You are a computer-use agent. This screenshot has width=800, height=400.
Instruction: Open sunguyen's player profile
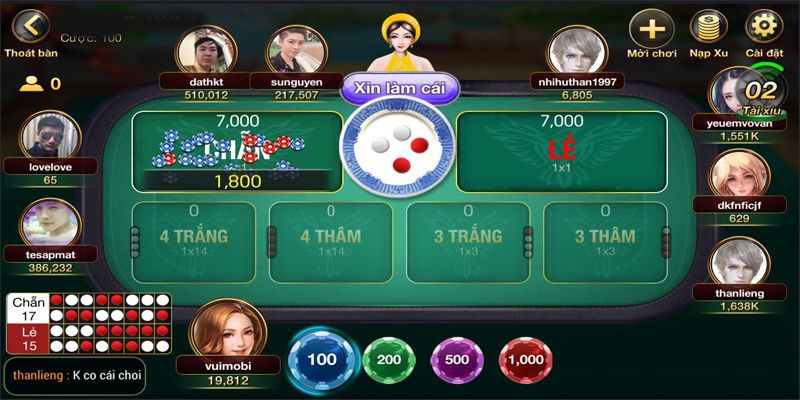click(296, 51)
